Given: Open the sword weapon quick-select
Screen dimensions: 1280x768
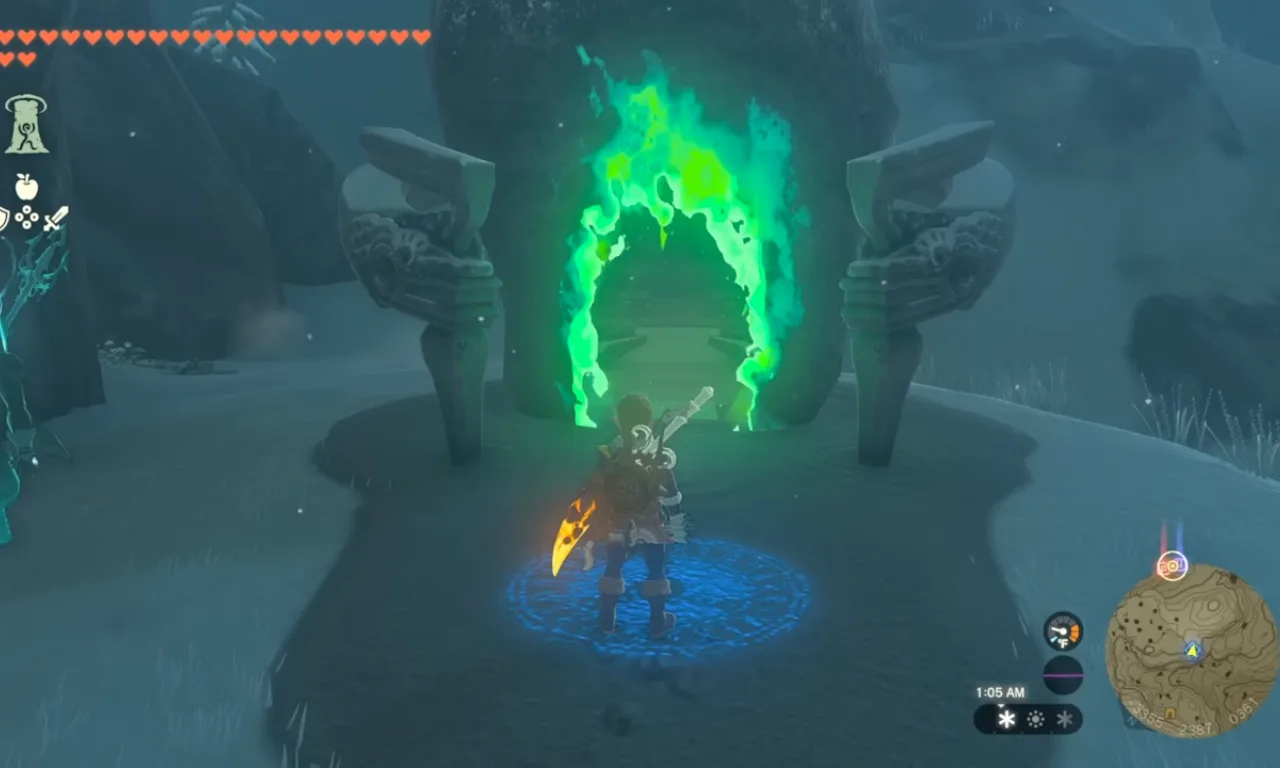Looking at the screenshot, I should pos(56,218).
